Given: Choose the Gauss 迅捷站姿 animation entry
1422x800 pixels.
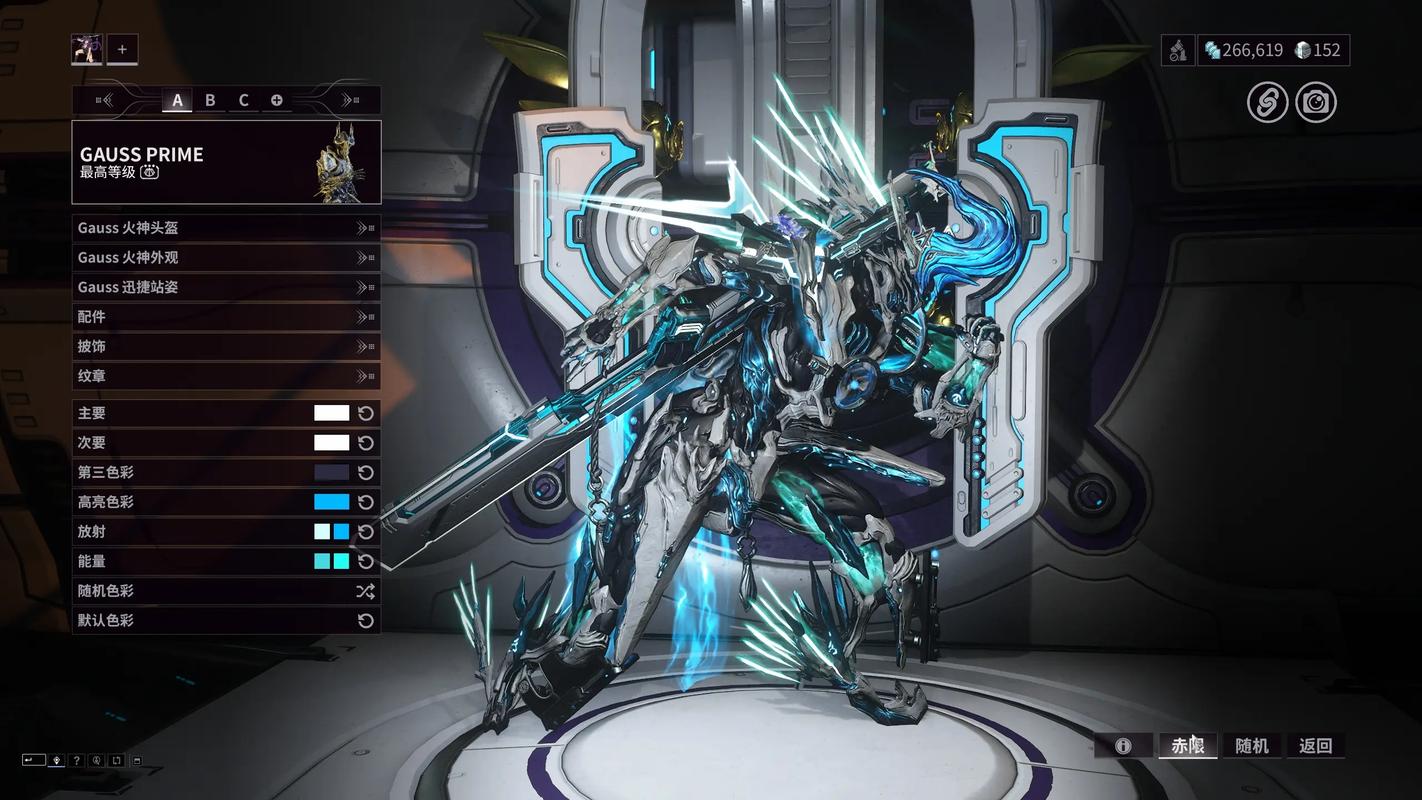Looking at the screenshot, I should (226, 287).
